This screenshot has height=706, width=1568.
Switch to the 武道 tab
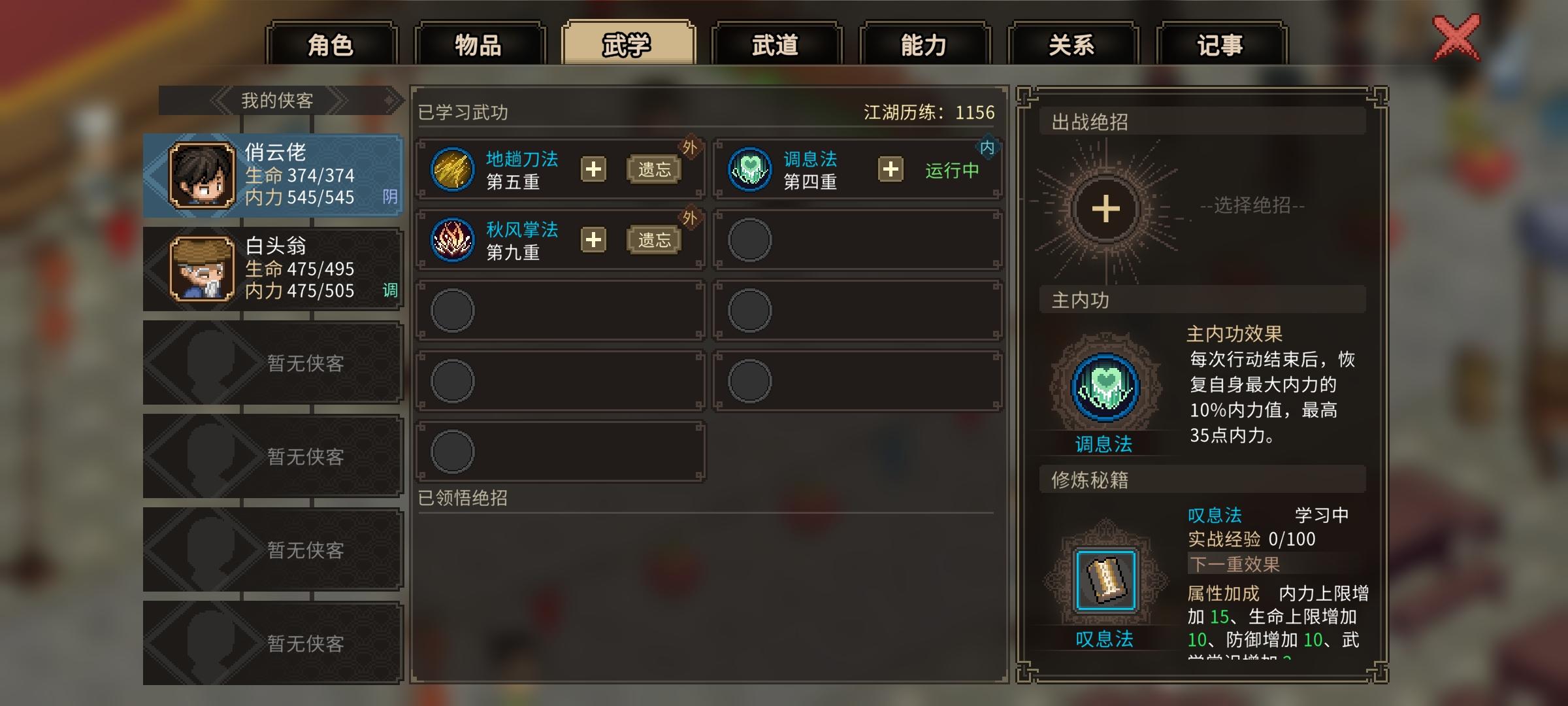coord(777,44)
